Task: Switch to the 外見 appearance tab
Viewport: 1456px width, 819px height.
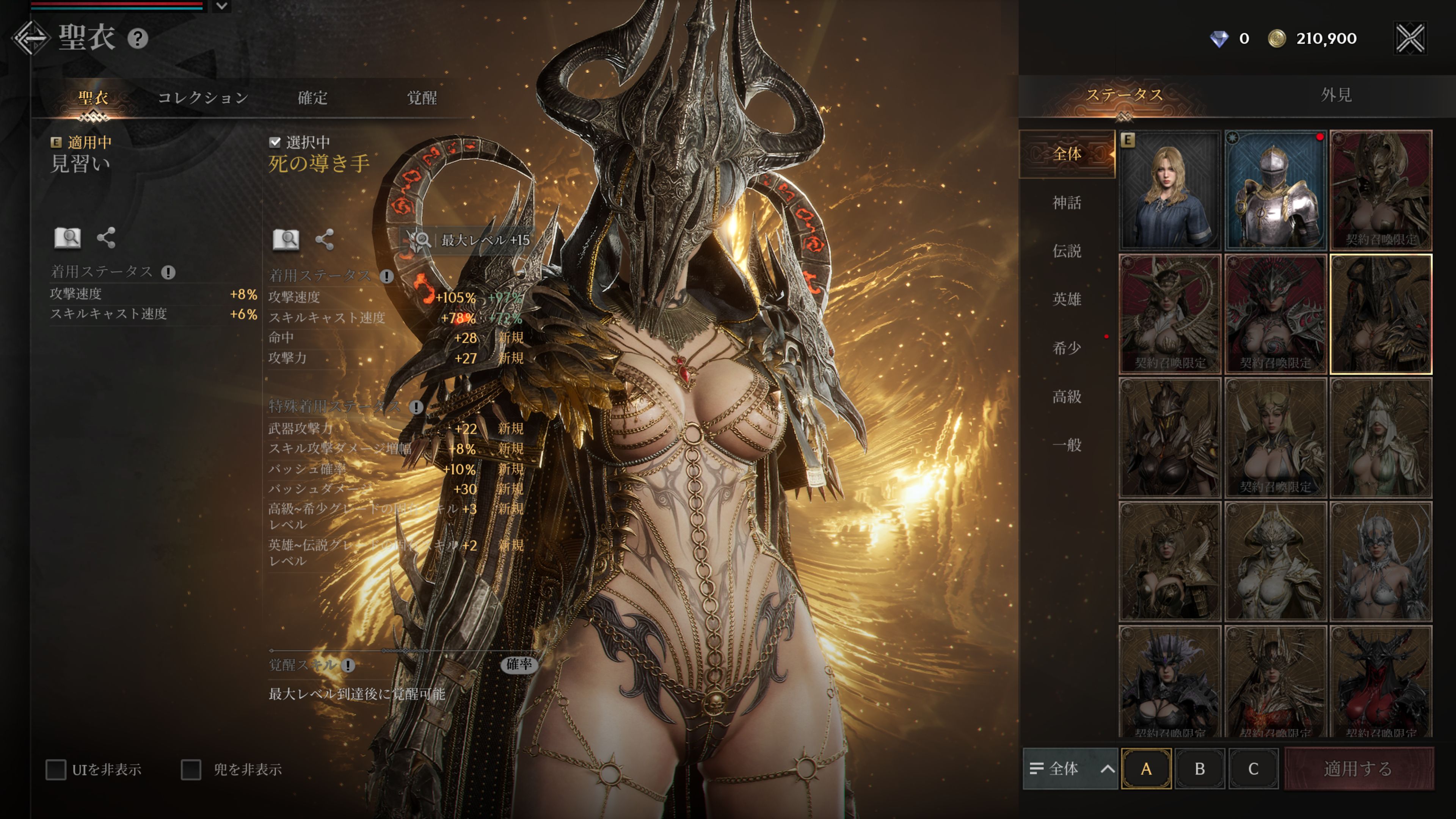Action: [1336, 95]
